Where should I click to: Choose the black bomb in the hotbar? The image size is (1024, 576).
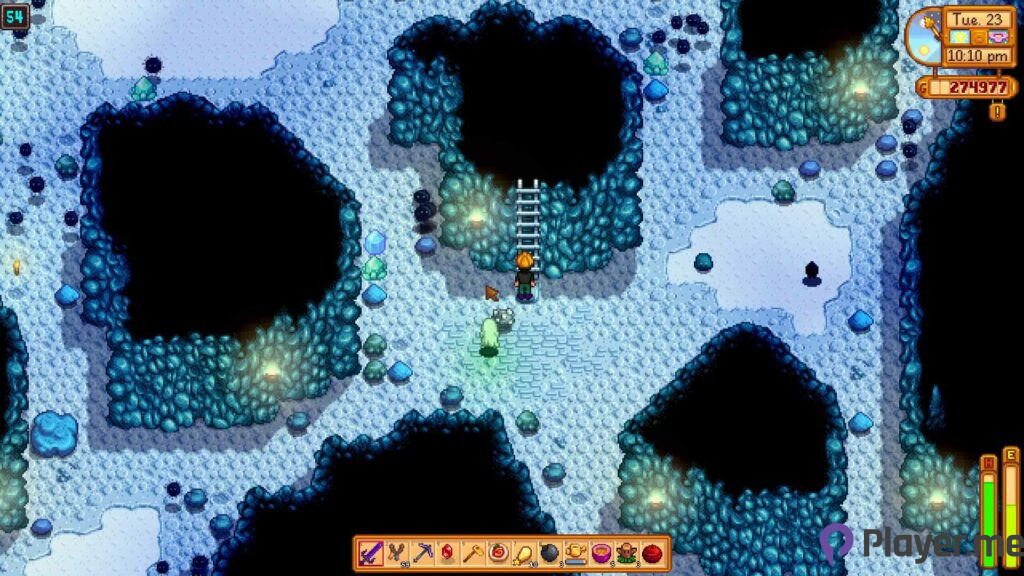(x=549, y=553)
